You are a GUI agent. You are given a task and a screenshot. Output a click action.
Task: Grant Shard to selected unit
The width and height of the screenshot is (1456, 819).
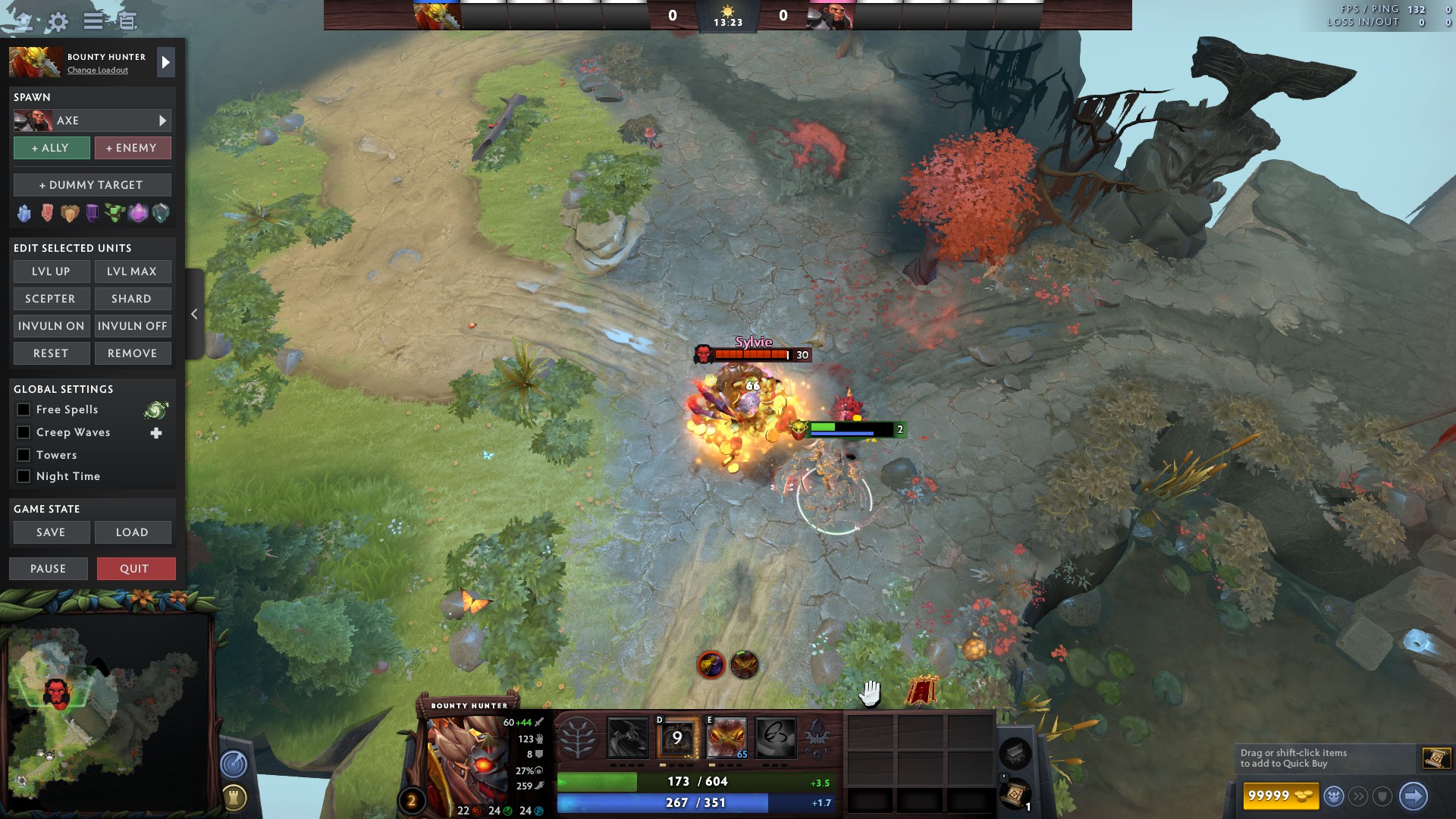132,299
